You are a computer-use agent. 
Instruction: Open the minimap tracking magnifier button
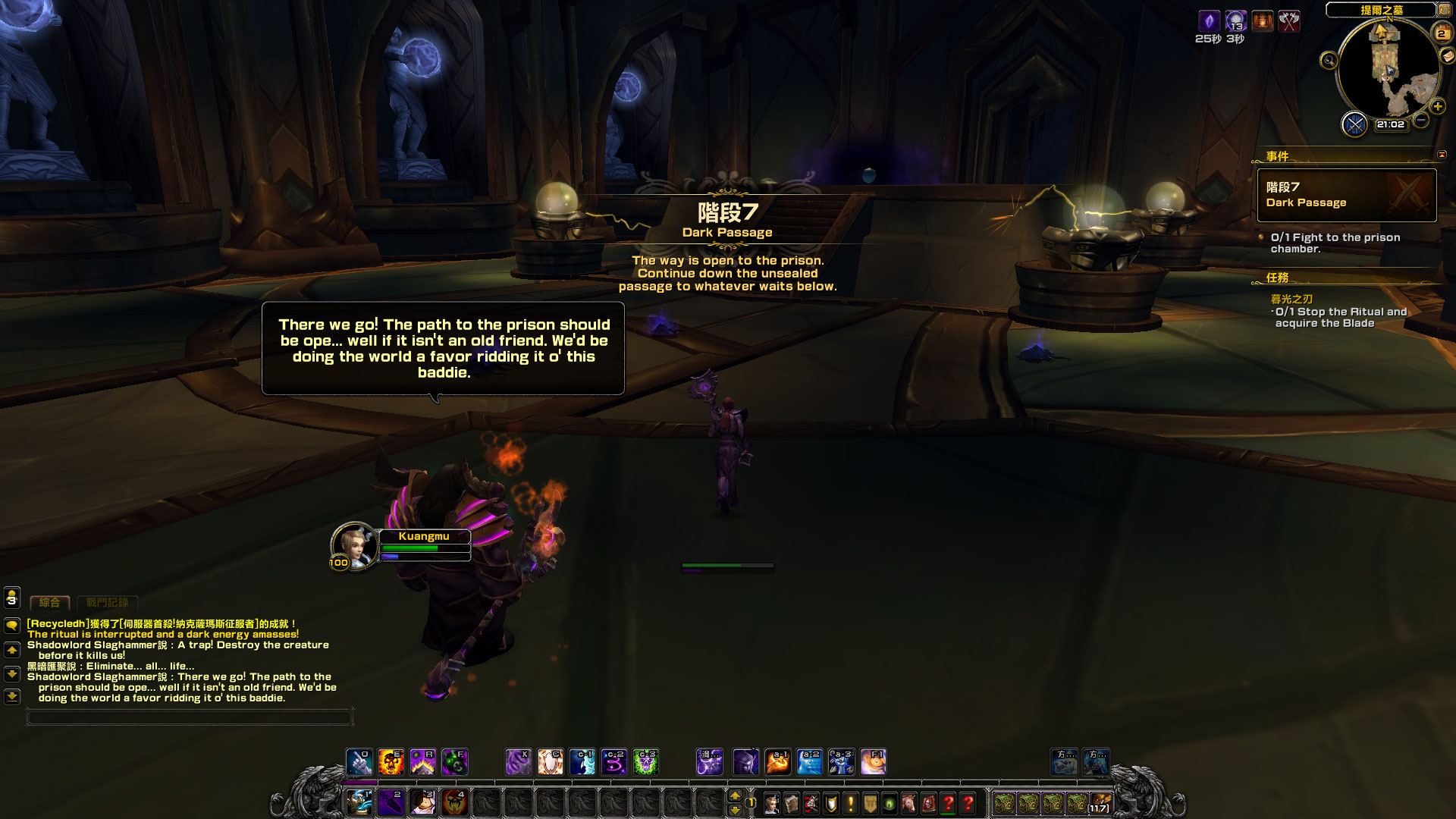pyautogui.click(x=1329, y=61)
